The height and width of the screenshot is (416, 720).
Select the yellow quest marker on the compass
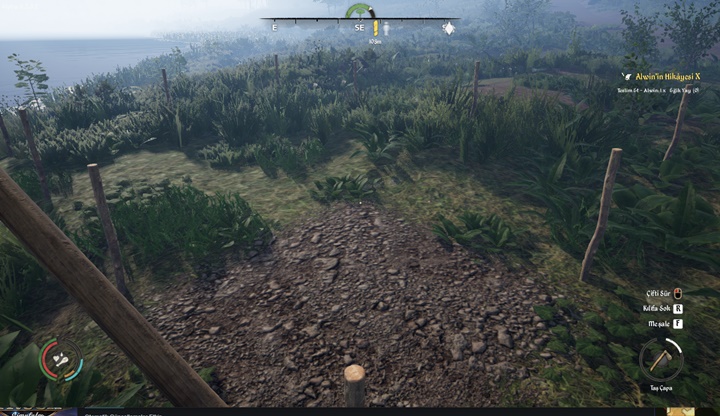tap(375, 29)
